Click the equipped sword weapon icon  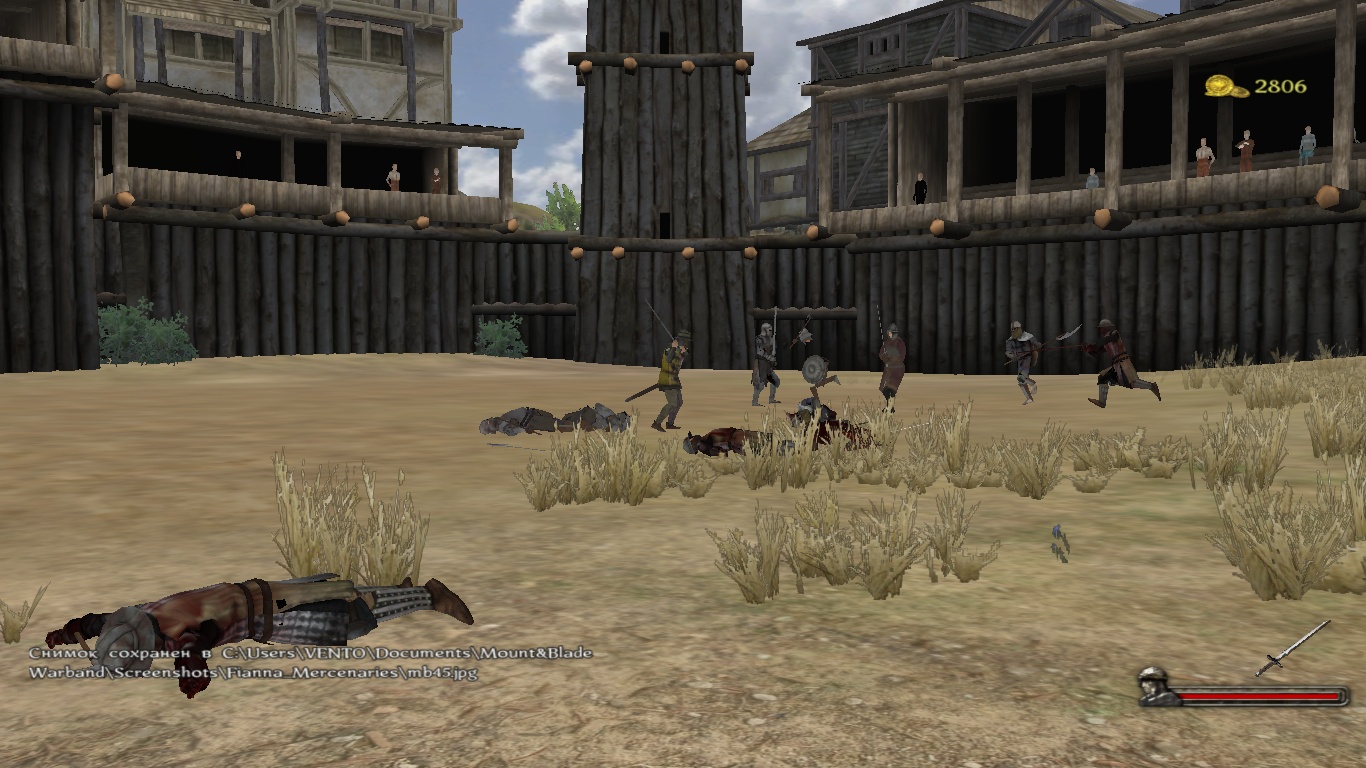coord(1293,648)
